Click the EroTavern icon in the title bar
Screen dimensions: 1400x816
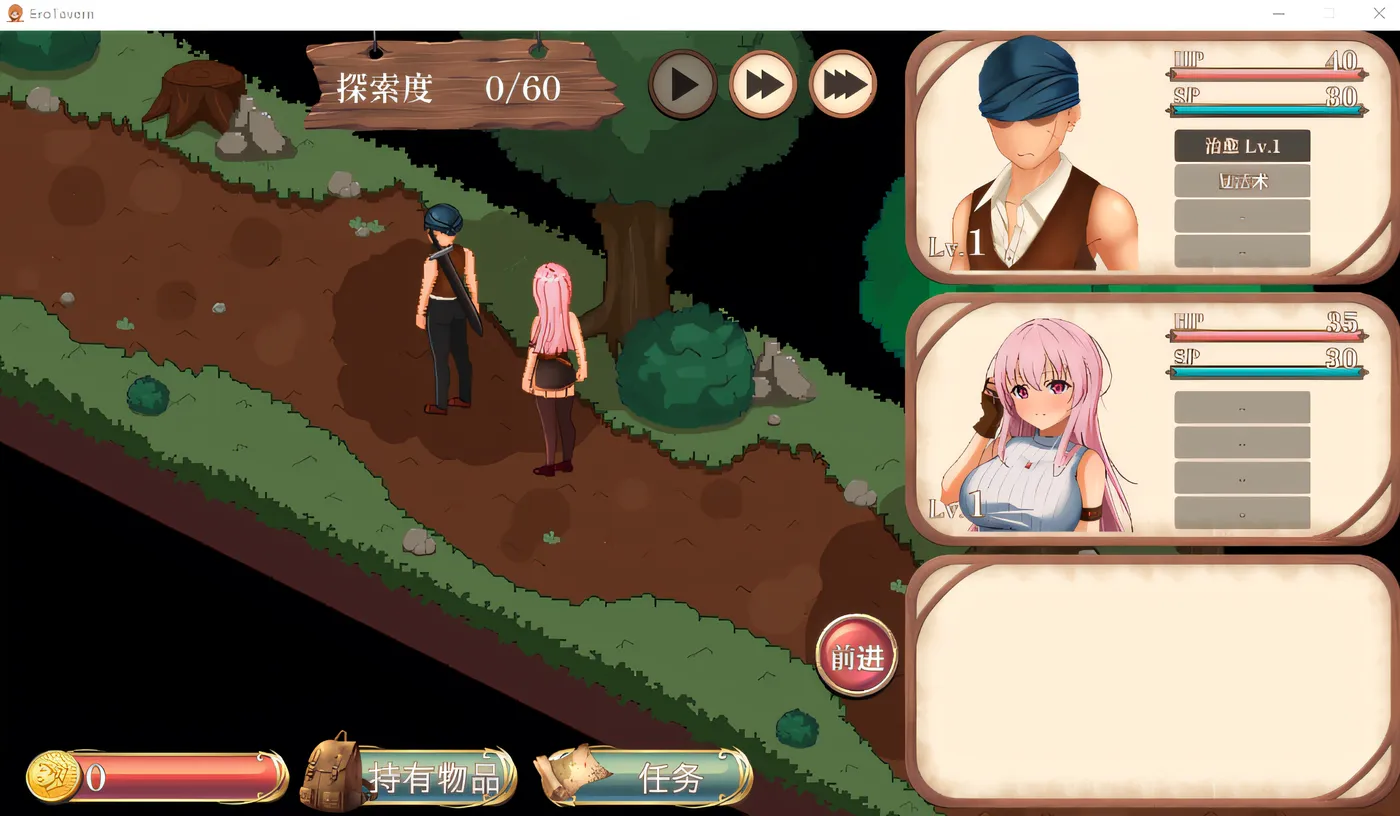click(x=14, y=13)
